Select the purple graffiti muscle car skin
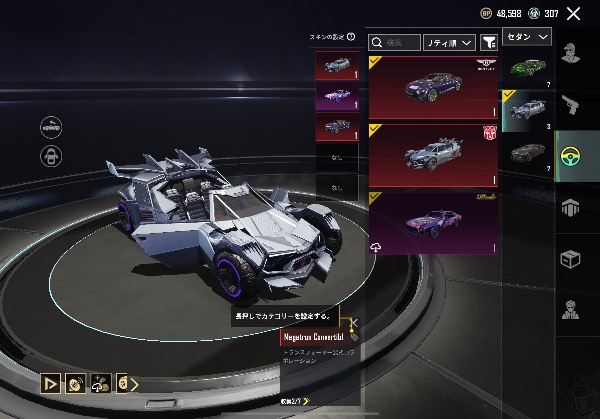600x419 pixels. coord(433,220)
